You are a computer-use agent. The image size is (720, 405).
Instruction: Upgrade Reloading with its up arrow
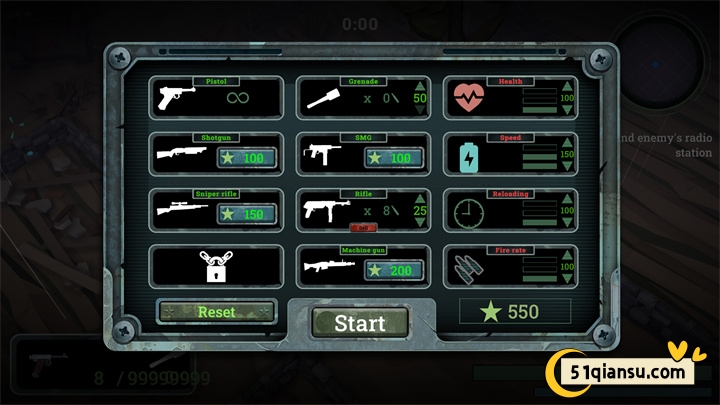[x=567, y=198]
